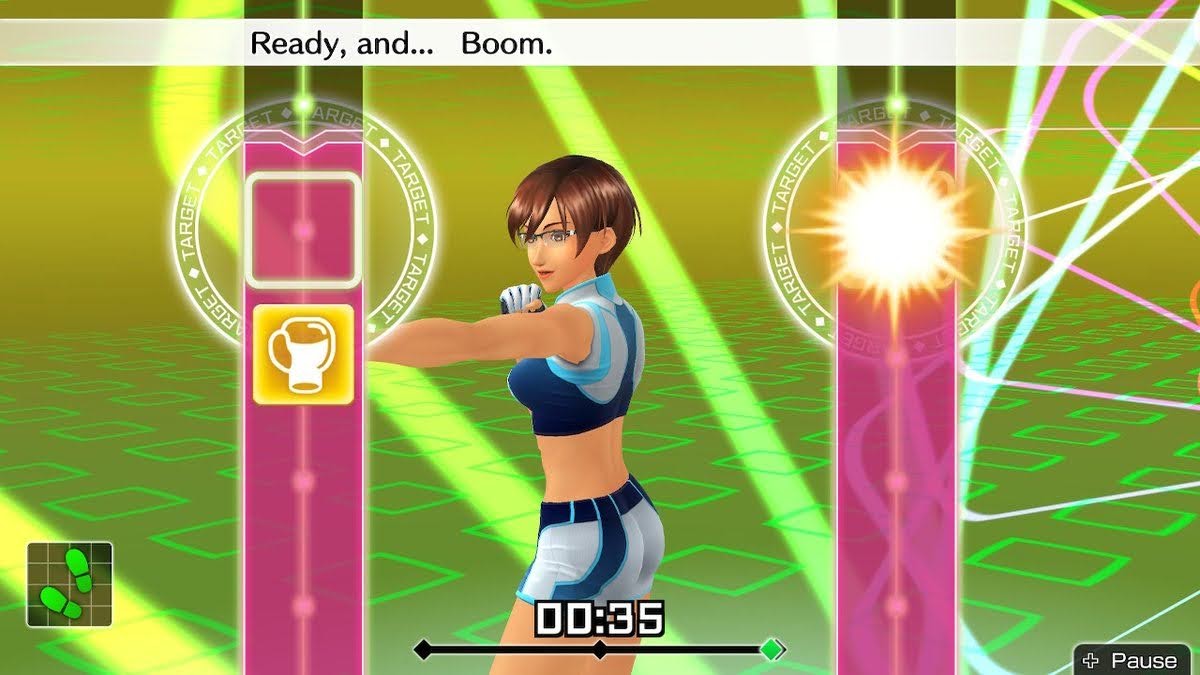Select the green footprints stance icon

69,584
